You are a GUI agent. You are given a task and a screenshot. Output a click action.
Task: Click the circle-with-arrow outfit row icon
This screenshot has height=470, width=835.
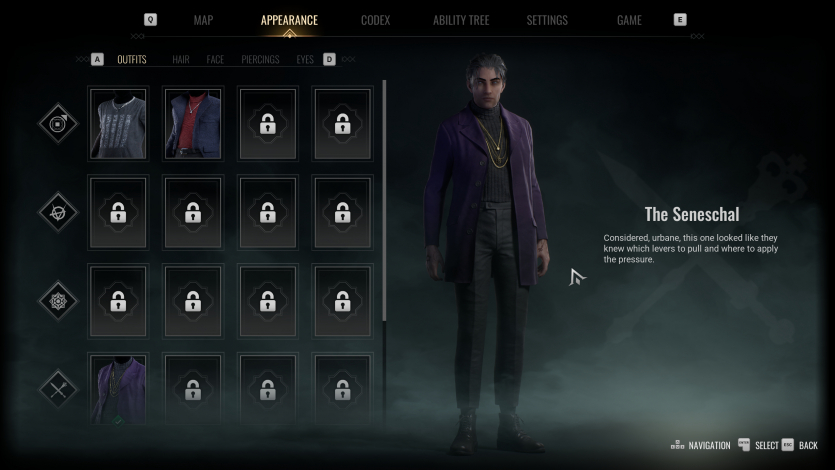coord(58,124)
